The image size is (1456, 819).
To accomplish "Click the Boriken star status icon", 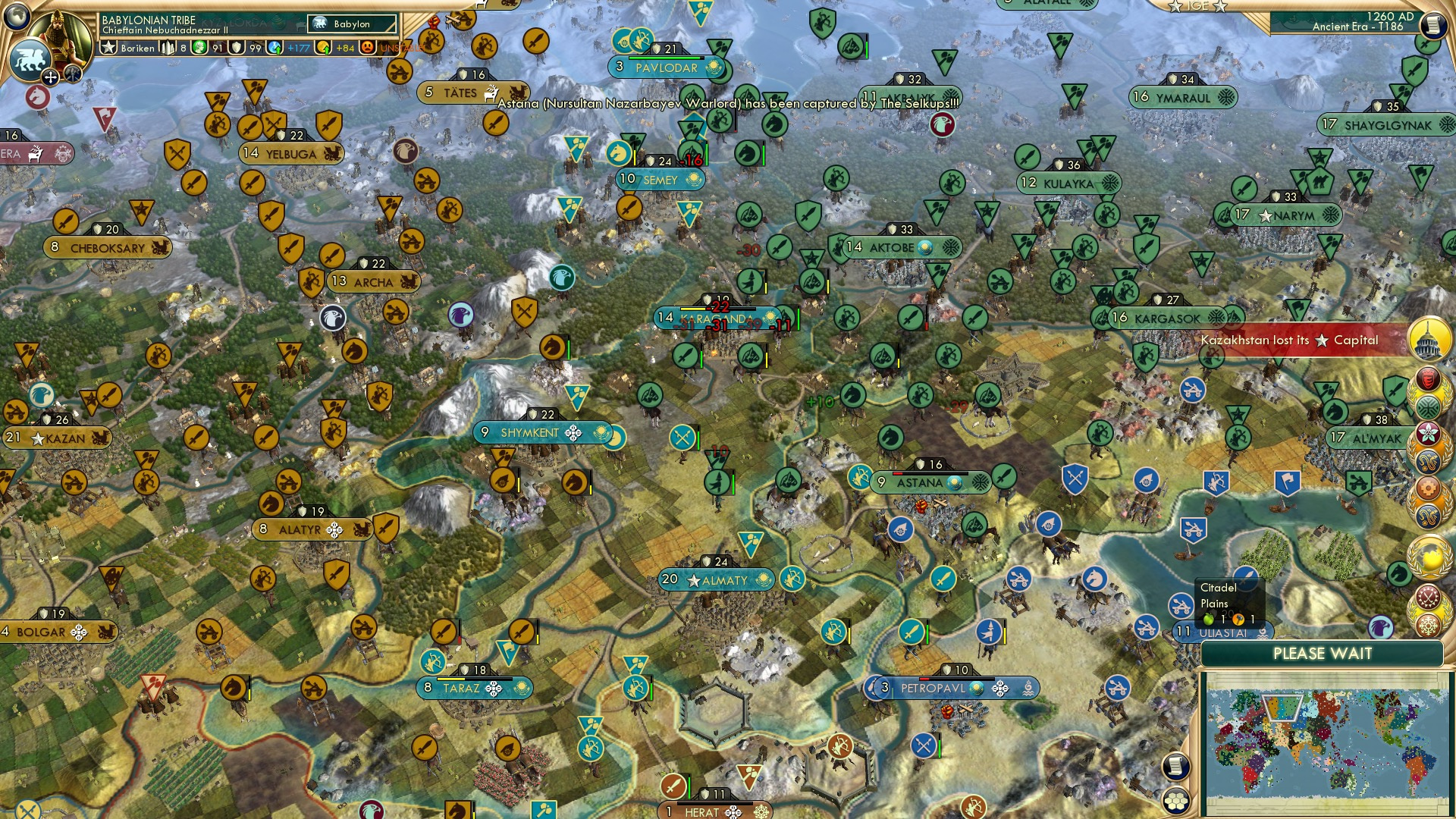I will pyautogui.click(x=109, y=48).
